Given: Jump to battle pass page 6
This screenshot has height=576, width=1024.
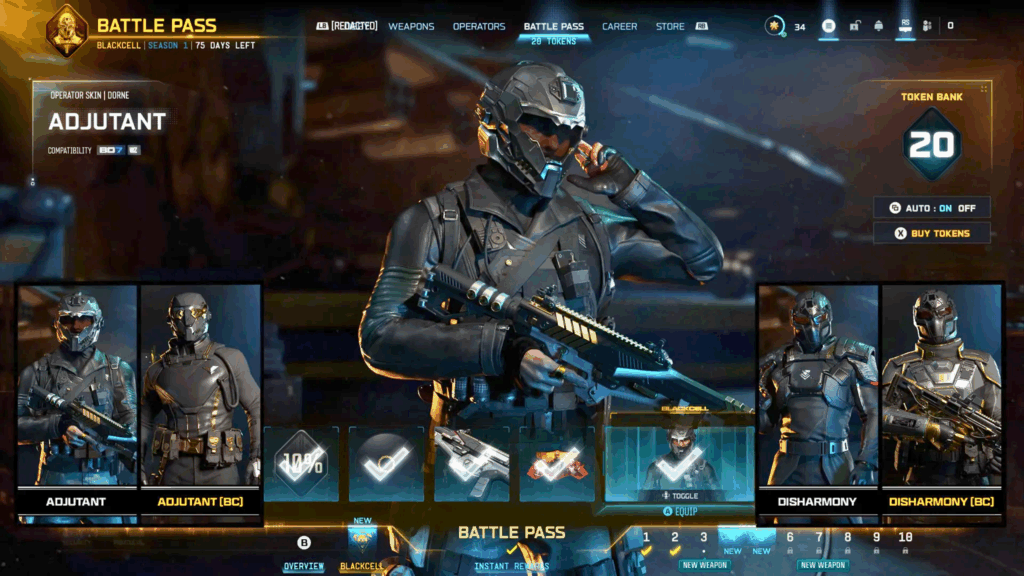Looking at the screenshot, I should click(x=789, y=538).
